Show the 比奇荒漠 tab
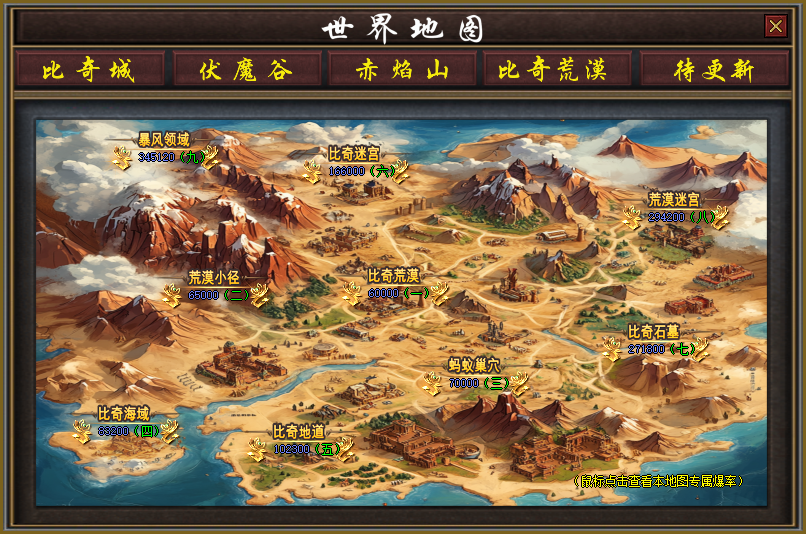The width and height of the screenshot is (806, 534). (558, 70)
